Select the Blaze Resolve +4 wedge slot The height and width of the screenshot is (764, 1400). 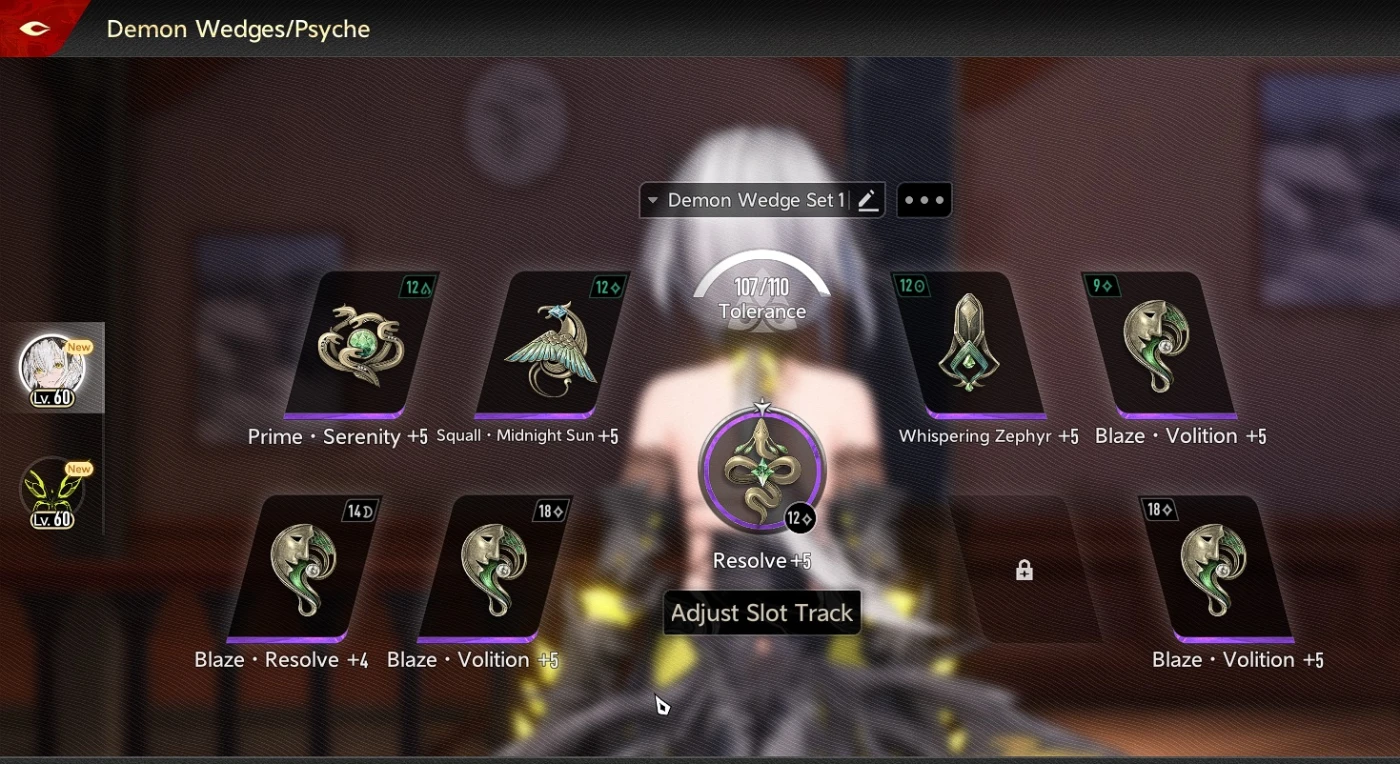pos(303,568)
